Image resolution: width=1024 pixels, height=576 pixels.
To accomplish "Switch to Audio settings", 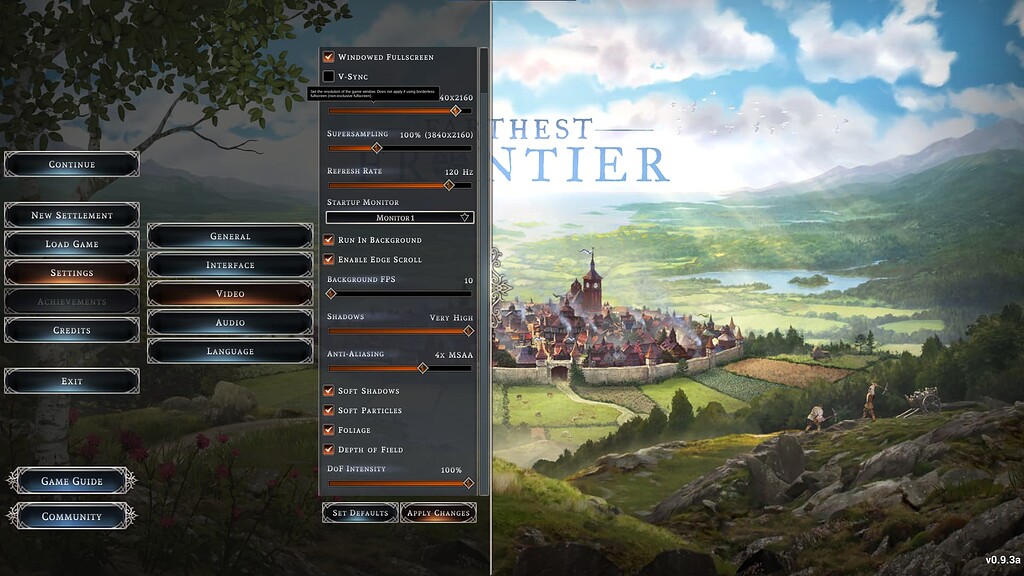I will [x=230, y=323].
